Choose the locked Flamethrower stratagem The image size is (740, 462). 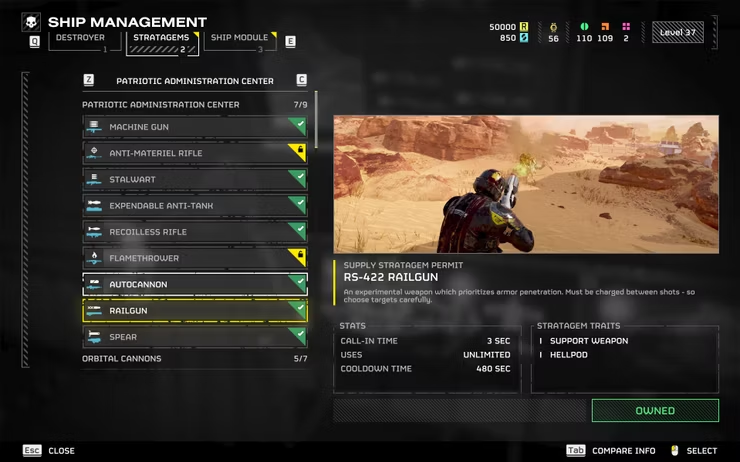[x=194, y=258]
